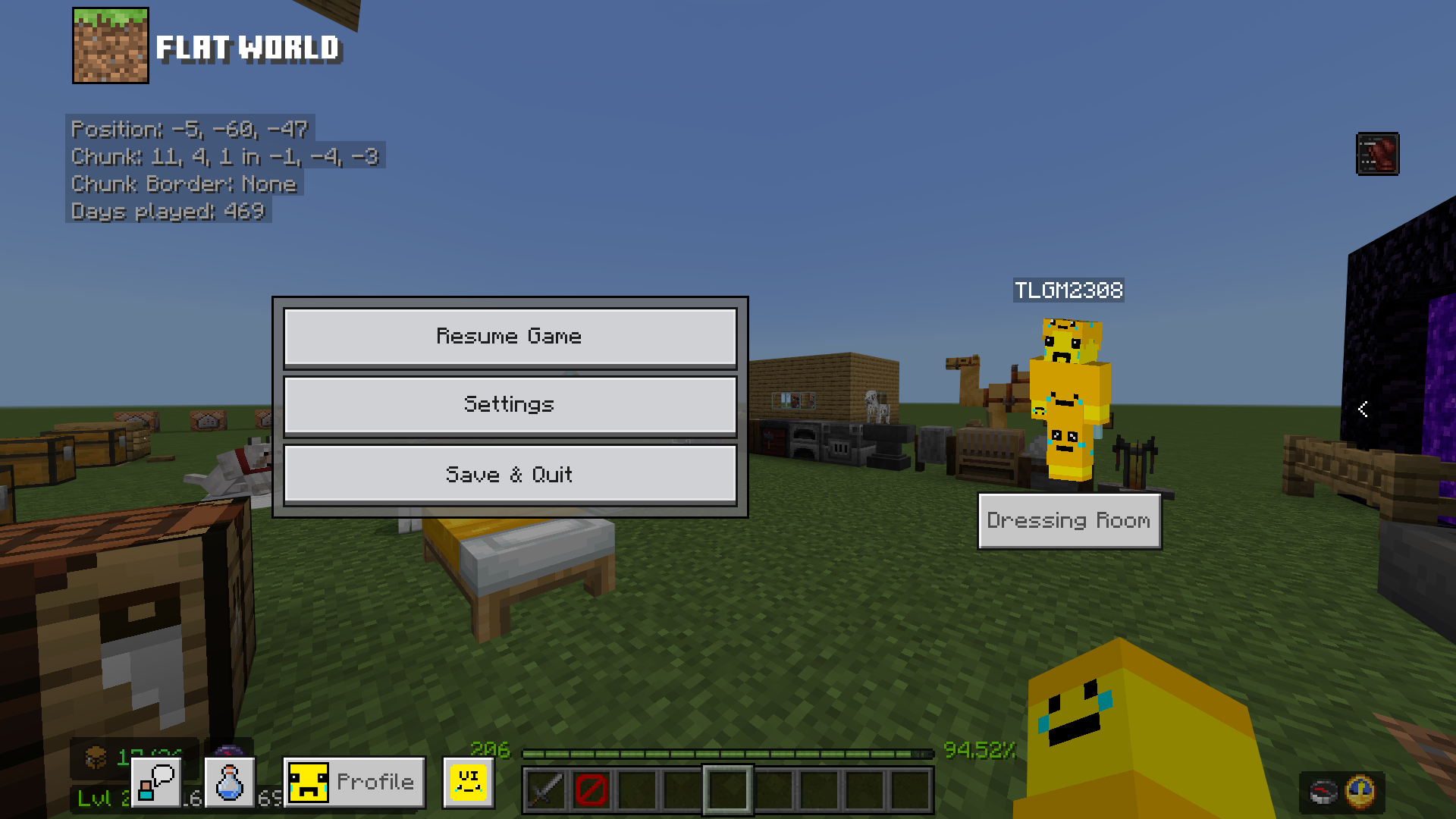Image resolution: width=1456 pixels, height=819 pixels.
Task: View effects via the potion bottle icon
Action: click(228, 780)
